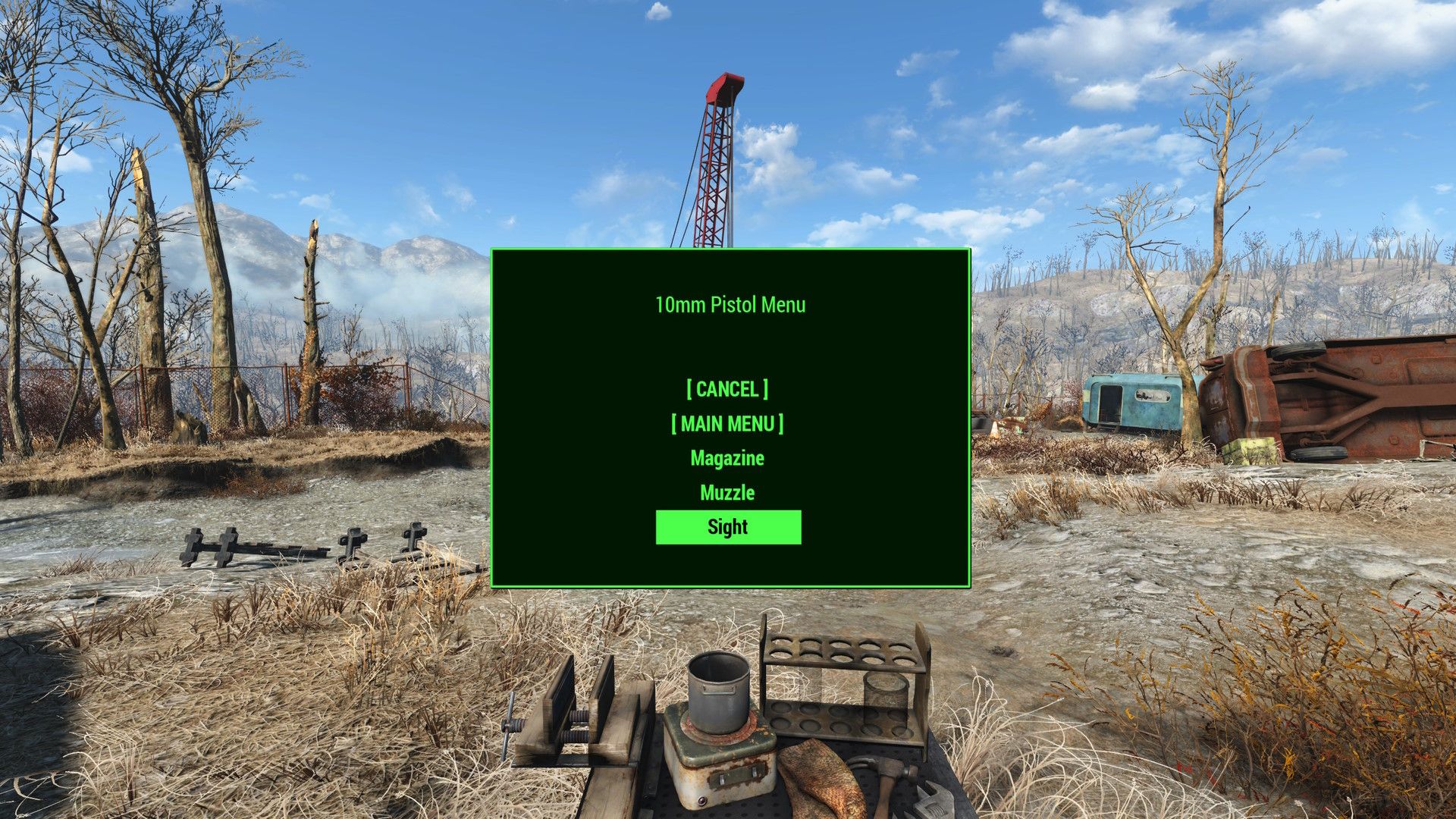Viewport: 1456px width, 819px height.
Task: Activate the bracketed MAIN MENU entry
Action: click(x=727, y=423)
